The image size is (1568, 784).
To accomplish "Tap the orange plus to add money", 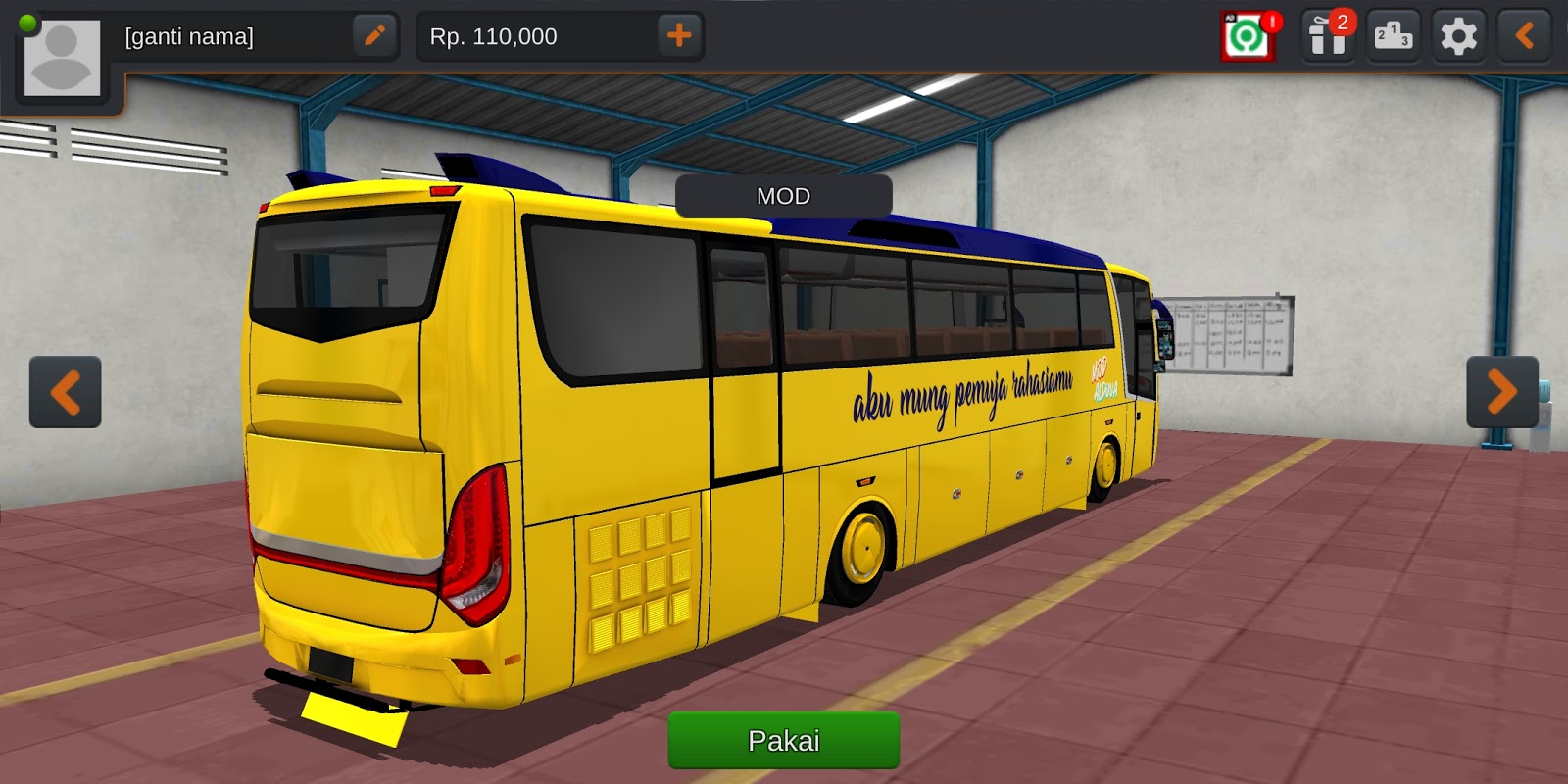I will (679, 36).
